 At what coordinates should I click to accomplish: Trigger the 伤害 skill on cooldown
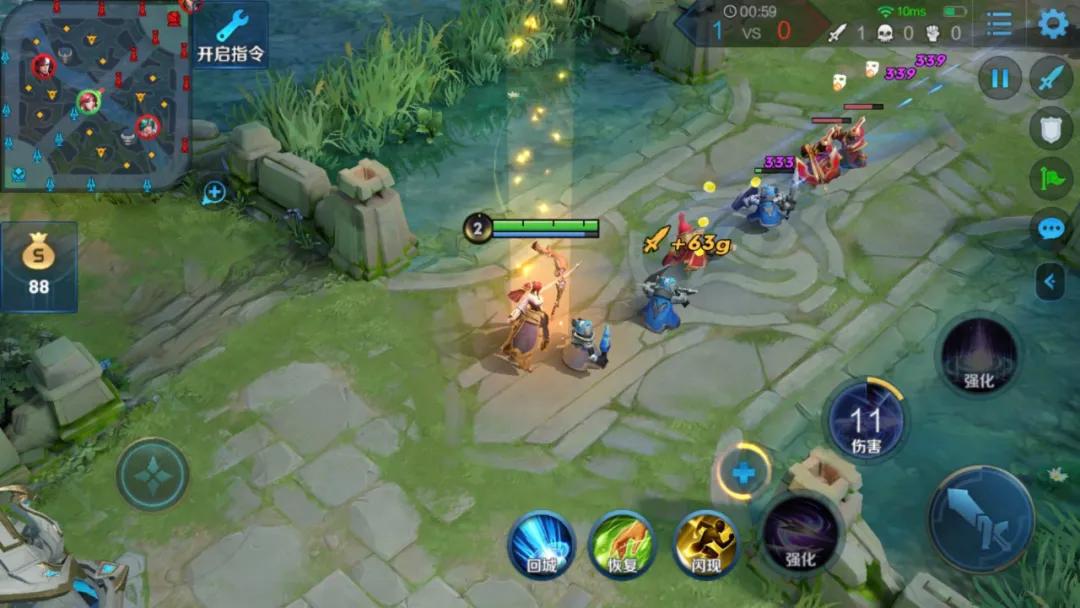[x=866, y=420]
